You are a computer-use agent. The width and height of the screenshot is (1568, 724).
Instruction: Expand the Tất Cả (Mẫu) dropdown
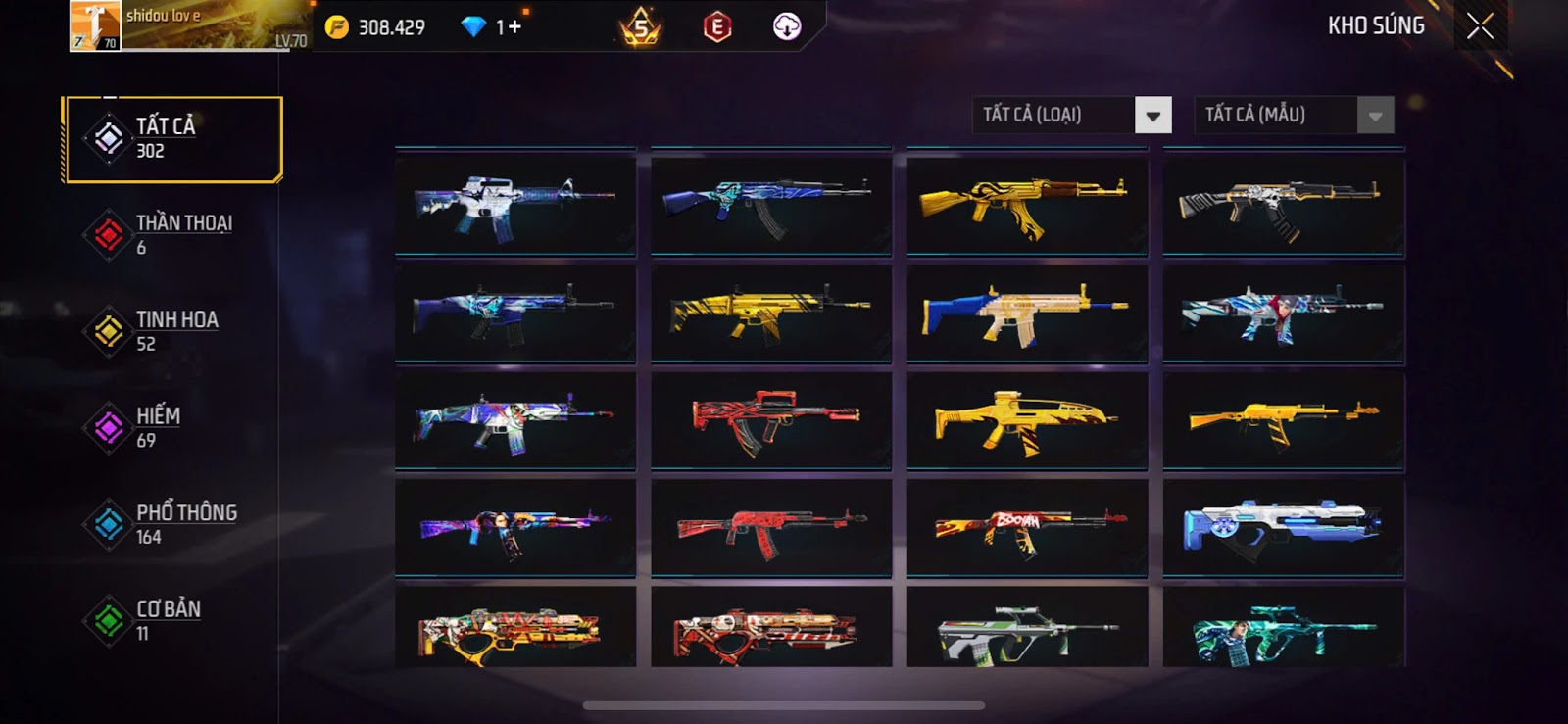pos(1374,116)
